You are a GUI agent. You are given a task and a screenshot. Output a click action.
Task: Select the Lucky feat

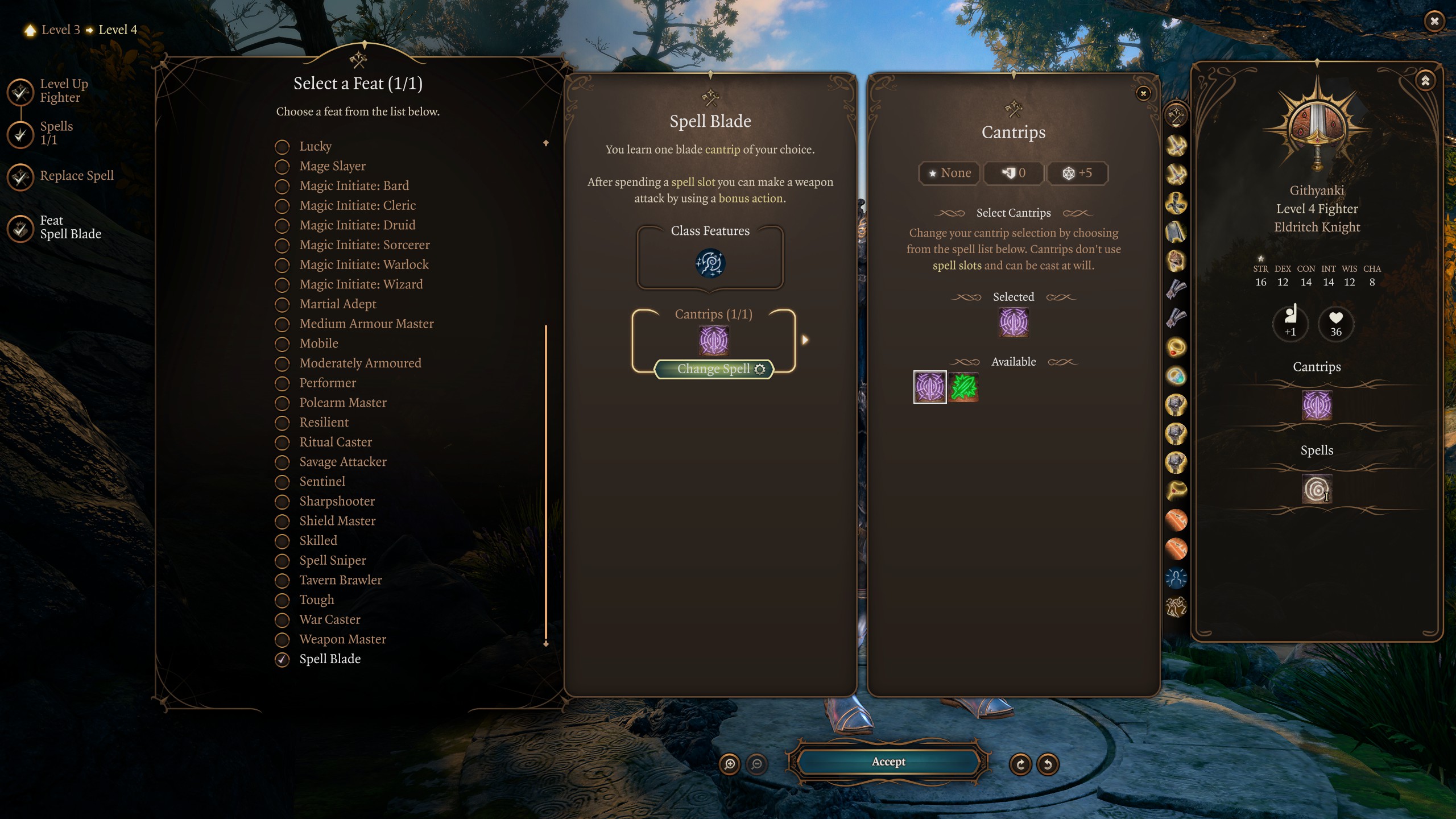(315, 146)
